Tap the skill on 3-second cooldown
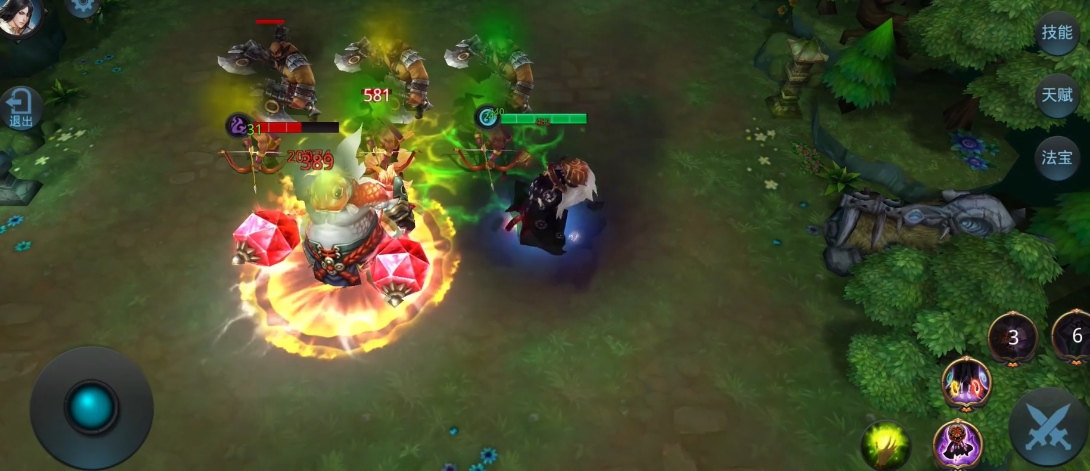1090x471 pixels. click(1013, 337)
